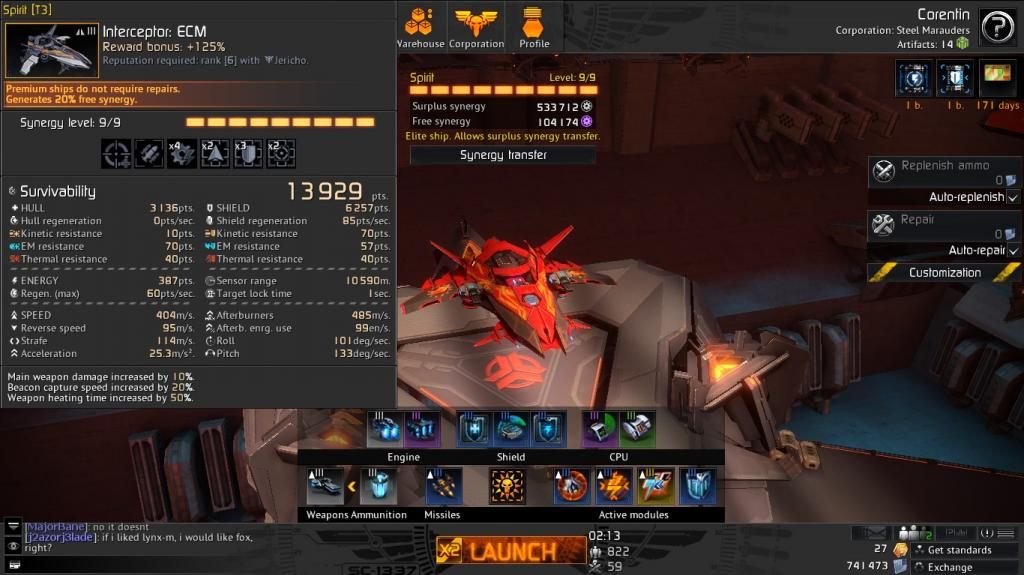This screenshot has height=575, width=1024.
Task: Toggle the Auto-repair checkbox
Action: click(x=1013, y=251)
